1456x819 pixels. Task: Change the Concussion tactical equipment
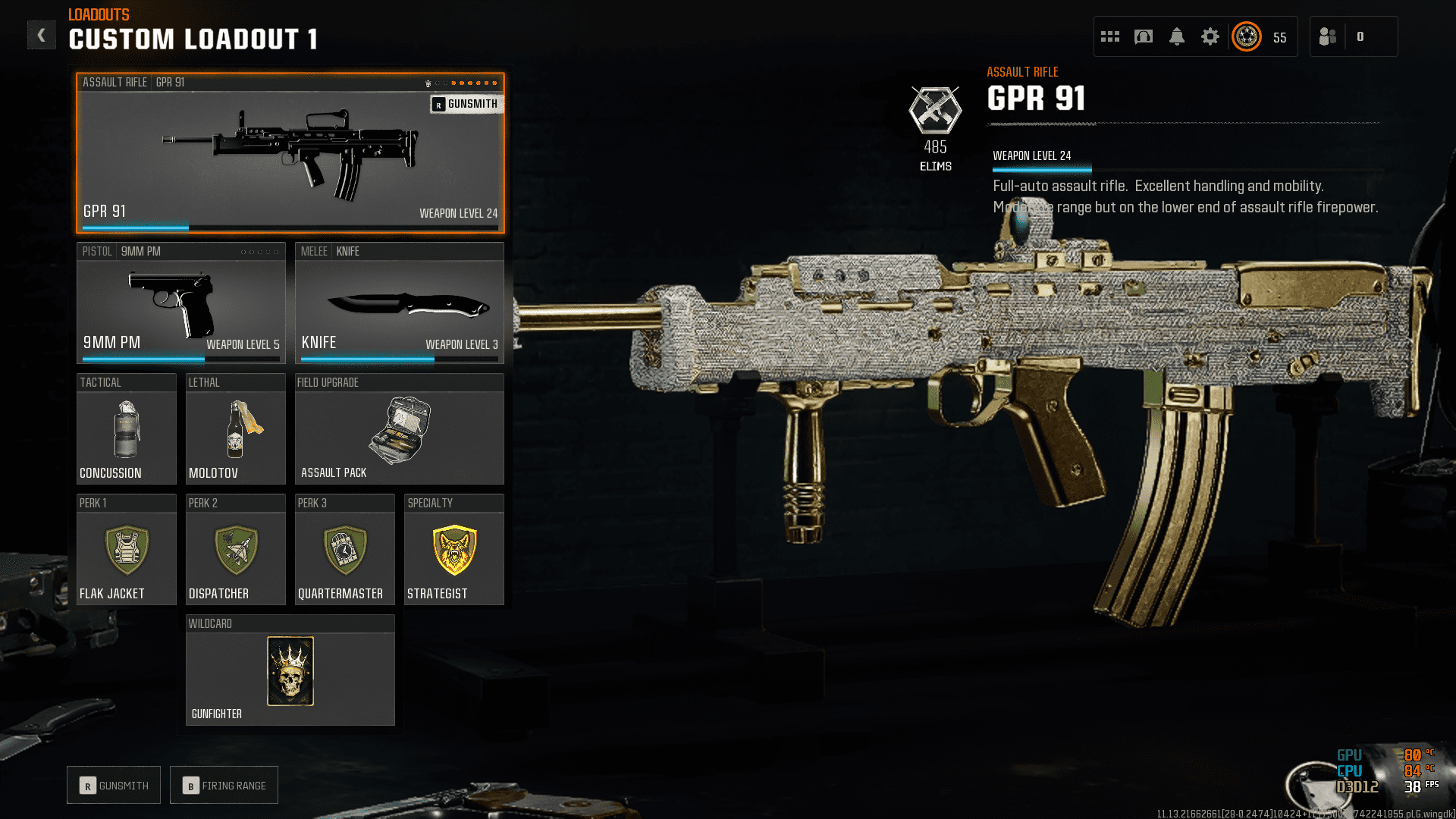(x=126, y=429)
